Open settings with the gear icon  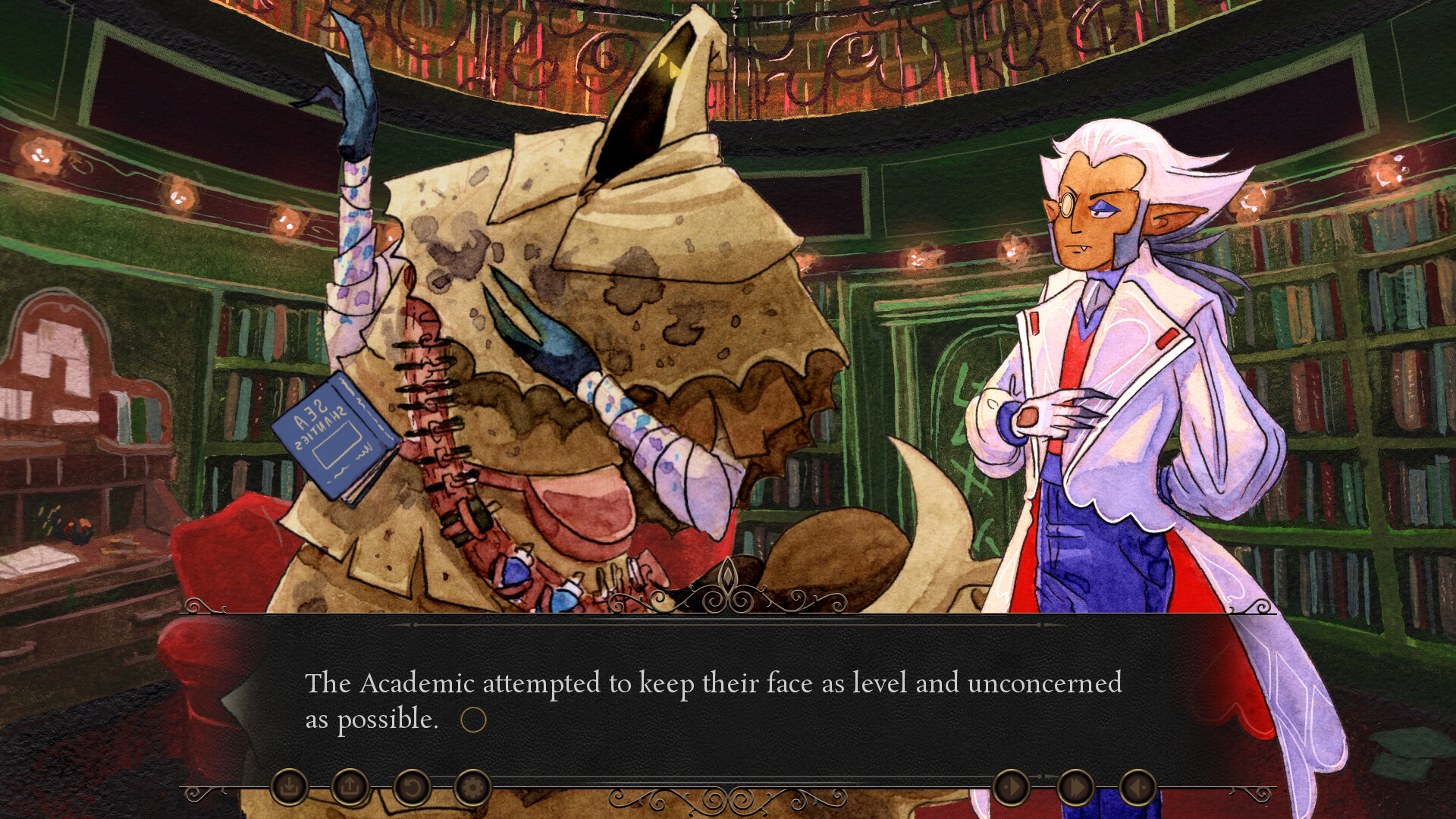(x=472, y=788)
